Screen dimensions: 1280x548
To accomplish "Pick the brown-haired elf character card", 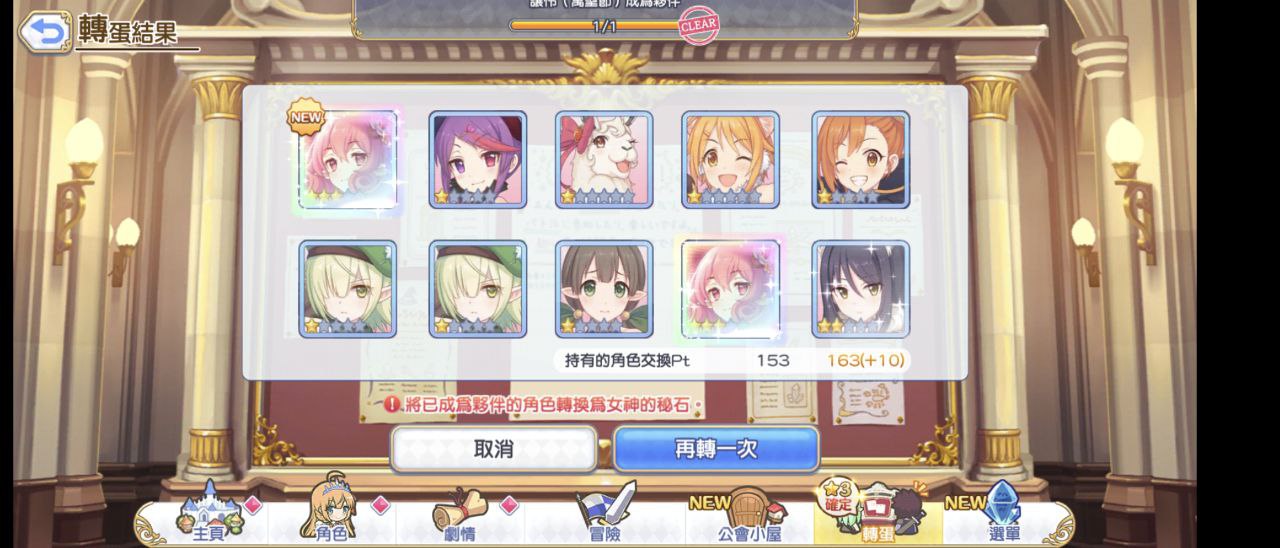I will 604,288.
